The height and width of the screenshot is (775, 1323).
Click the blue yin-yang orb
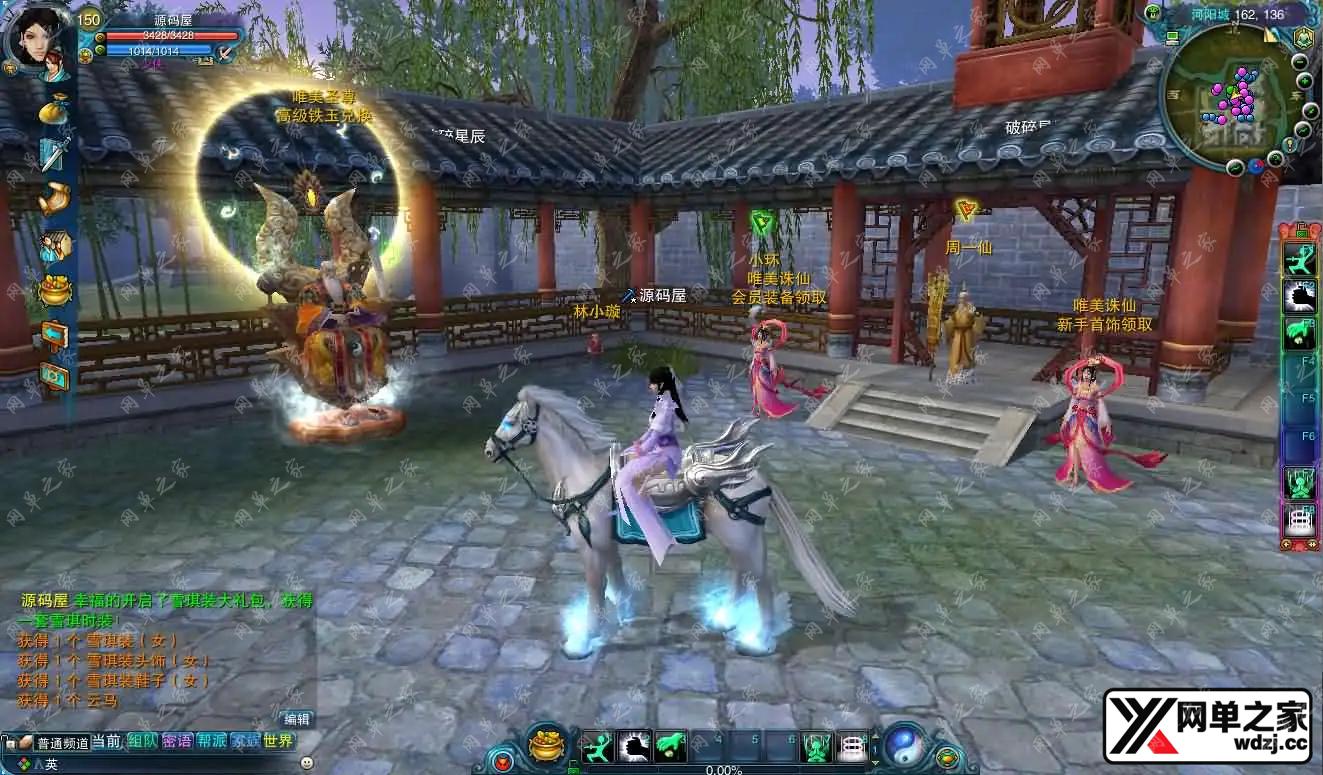click(906, 745)
